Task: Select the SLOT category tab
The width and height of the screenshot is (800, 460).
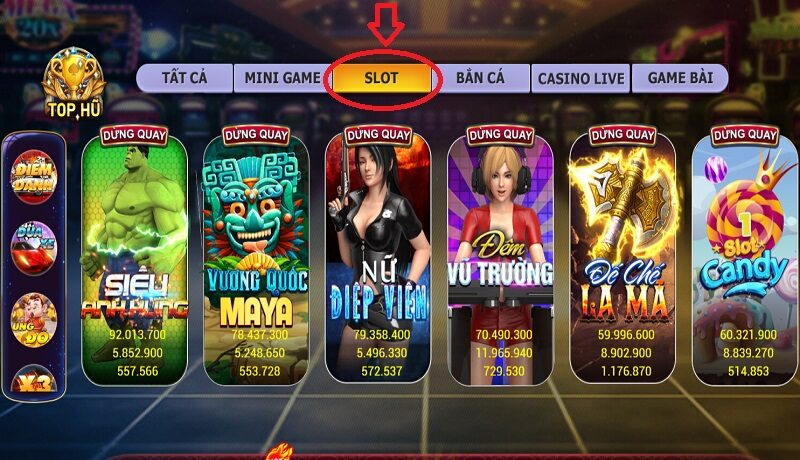Action: coord(381,78)
